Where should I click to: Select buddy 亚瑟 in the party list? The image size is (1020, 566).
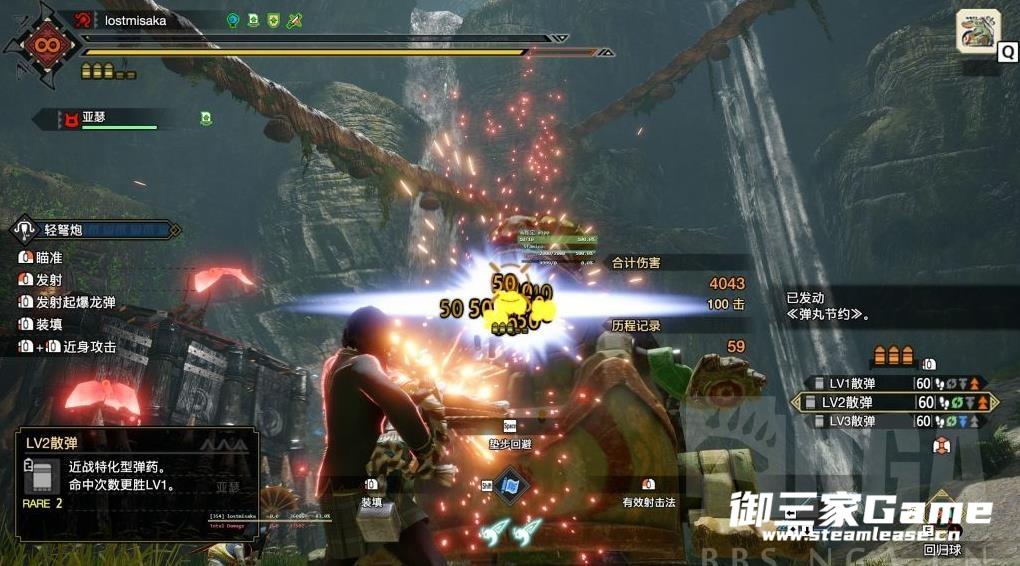click(94, 117)
